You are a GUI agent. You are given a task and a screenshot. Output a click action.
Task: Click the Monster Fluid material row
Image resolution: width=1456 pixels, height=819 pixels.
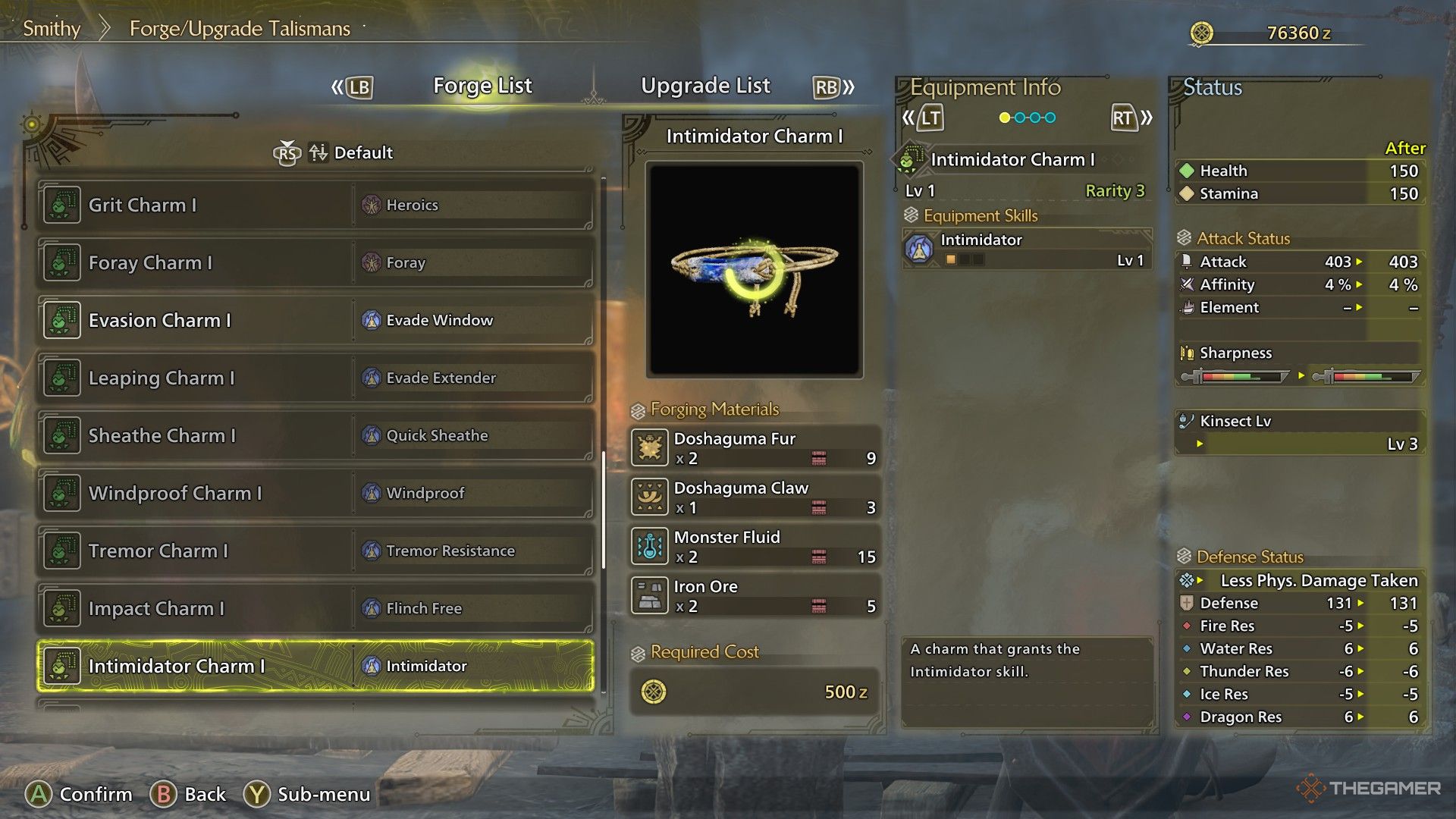pyautogui.click(x=755, y=546)
